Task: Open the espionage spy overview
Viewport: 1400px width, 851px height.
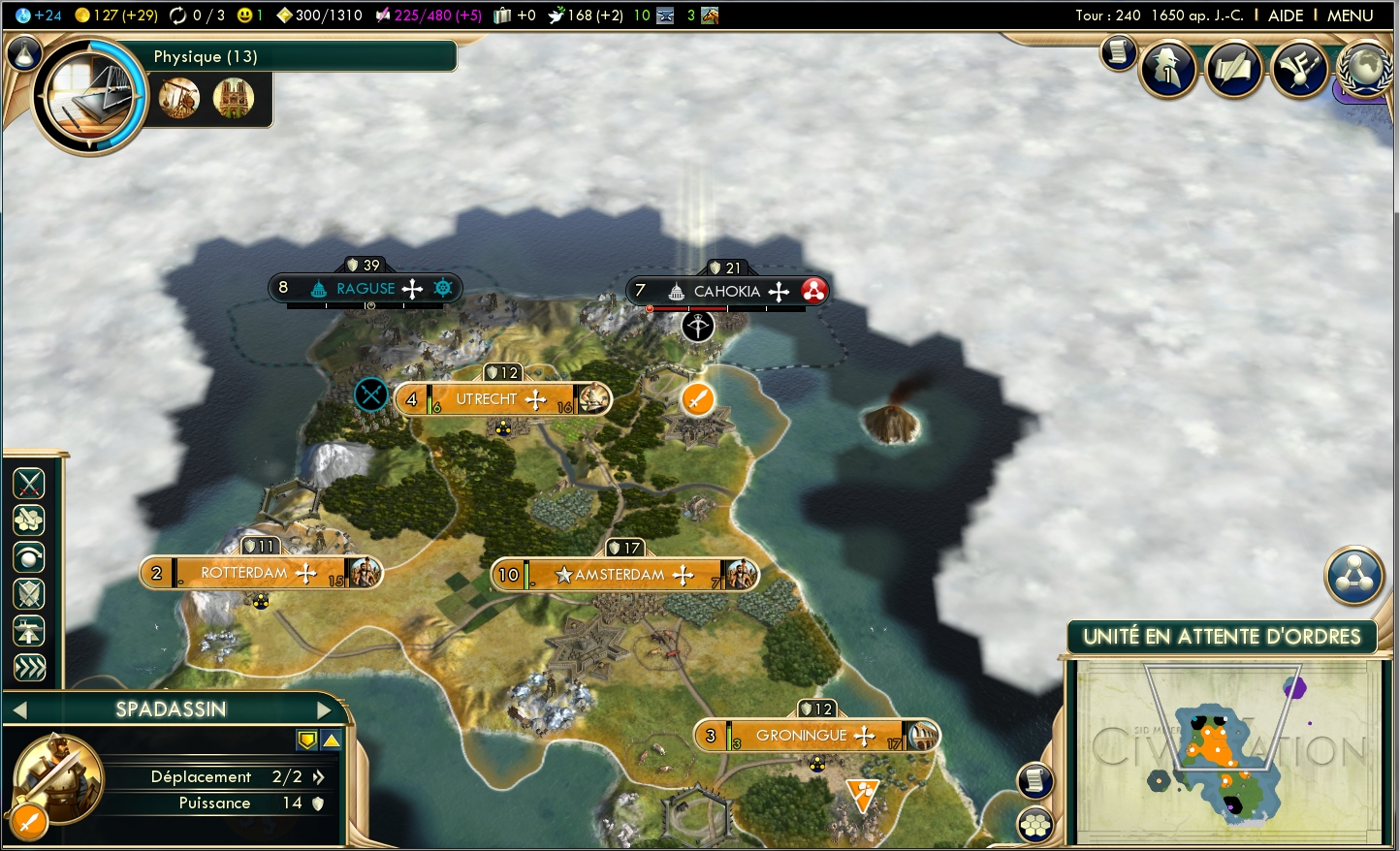Action: 1168,69
